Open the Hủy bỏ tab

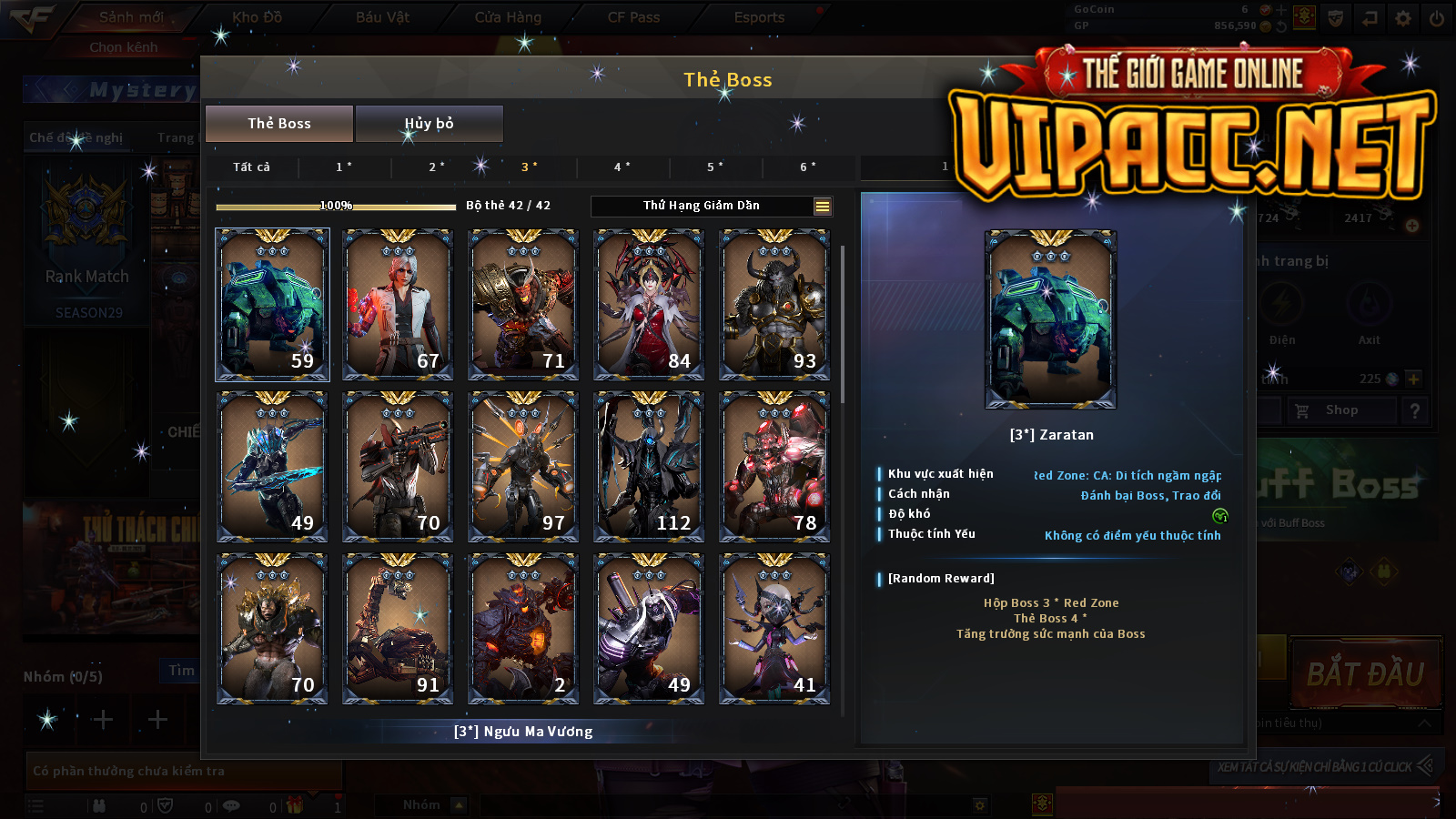(429, 124)
